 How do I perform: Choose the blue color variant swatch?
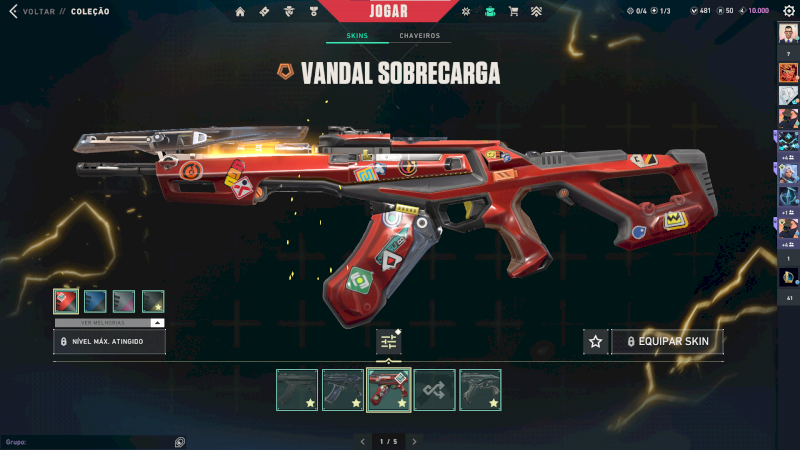[95, 301]
